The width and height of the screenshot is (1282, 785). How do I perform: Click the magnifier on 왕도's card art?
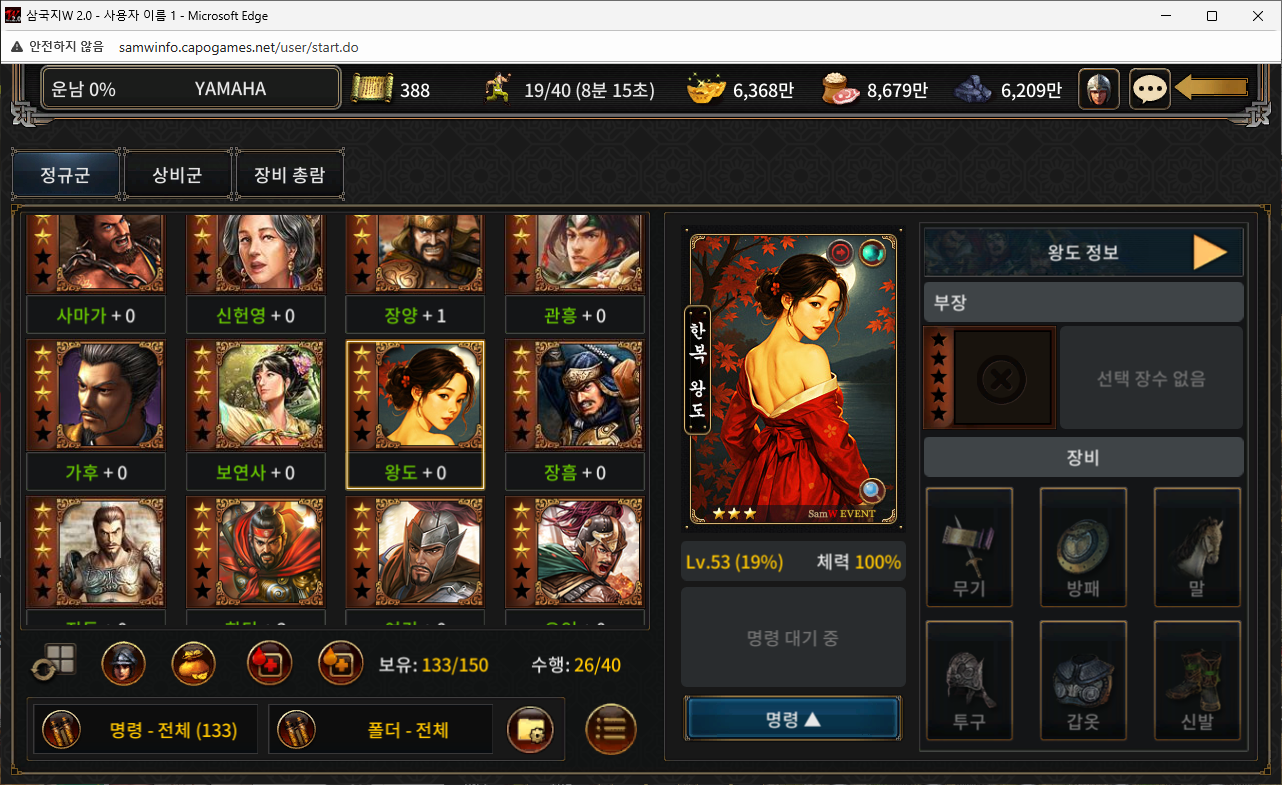(872, 491)
